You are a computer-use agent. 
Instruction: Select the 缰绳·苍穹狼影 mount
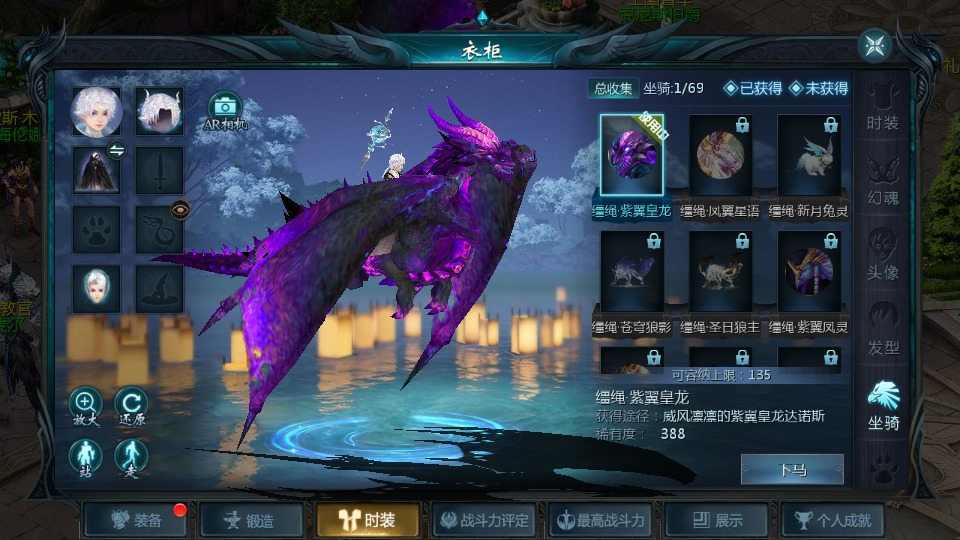[632, 272]
